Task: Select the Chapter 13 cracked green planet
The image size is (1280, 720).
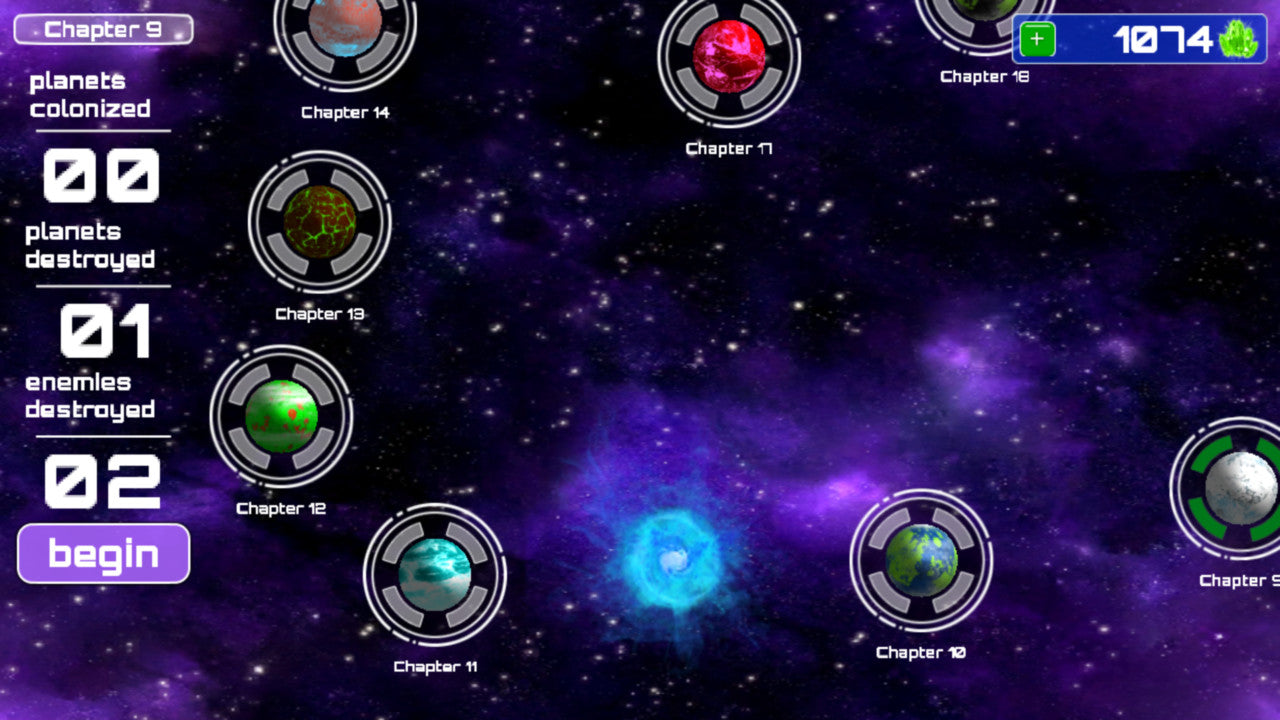Action: pos(319,225)
